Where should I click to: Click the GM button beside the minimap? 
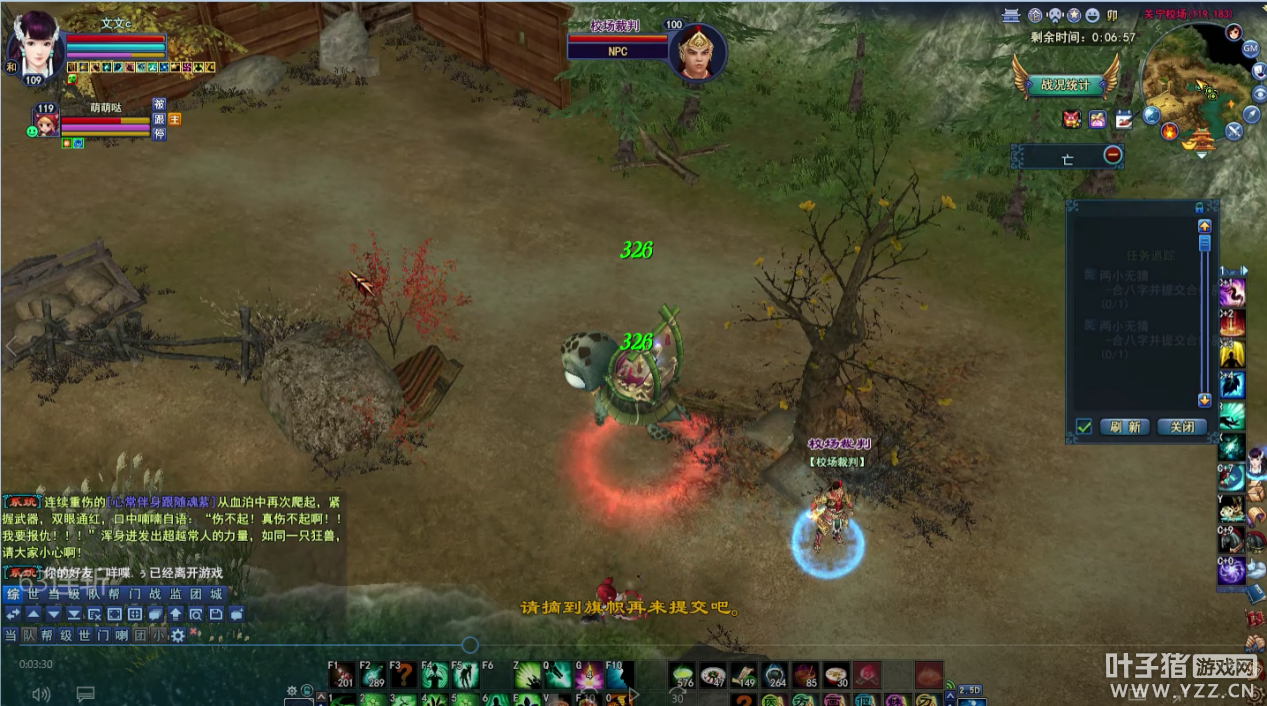pos(1250,48)
